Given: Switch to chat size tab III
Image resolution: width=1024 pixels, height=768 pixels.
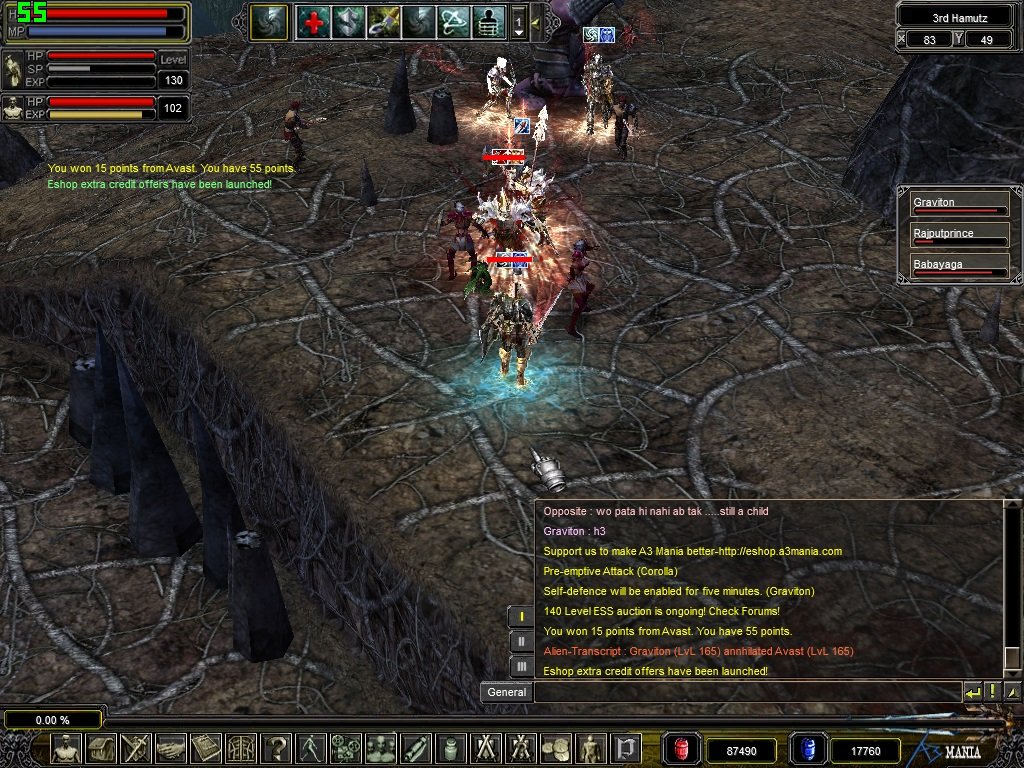Looking at the screenshot, I should coord(521,666).
